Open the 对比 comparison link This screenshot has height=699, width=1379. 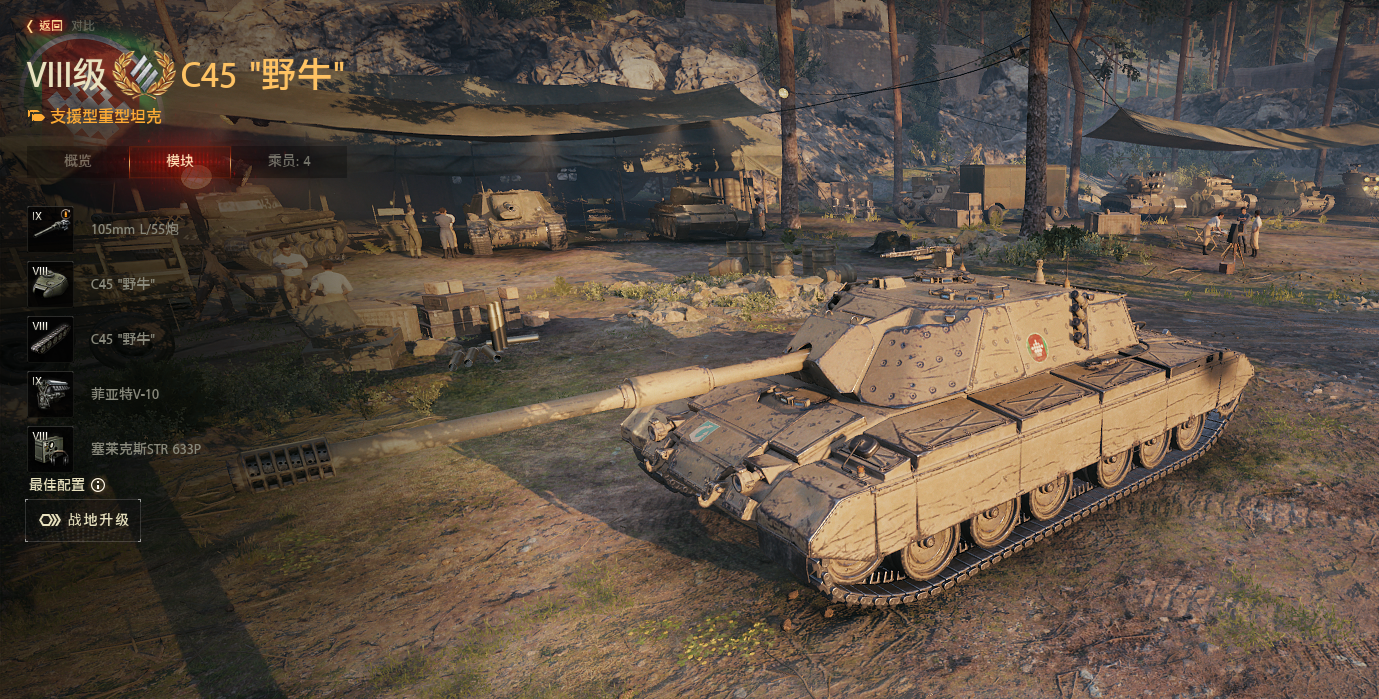pos(83,26)
